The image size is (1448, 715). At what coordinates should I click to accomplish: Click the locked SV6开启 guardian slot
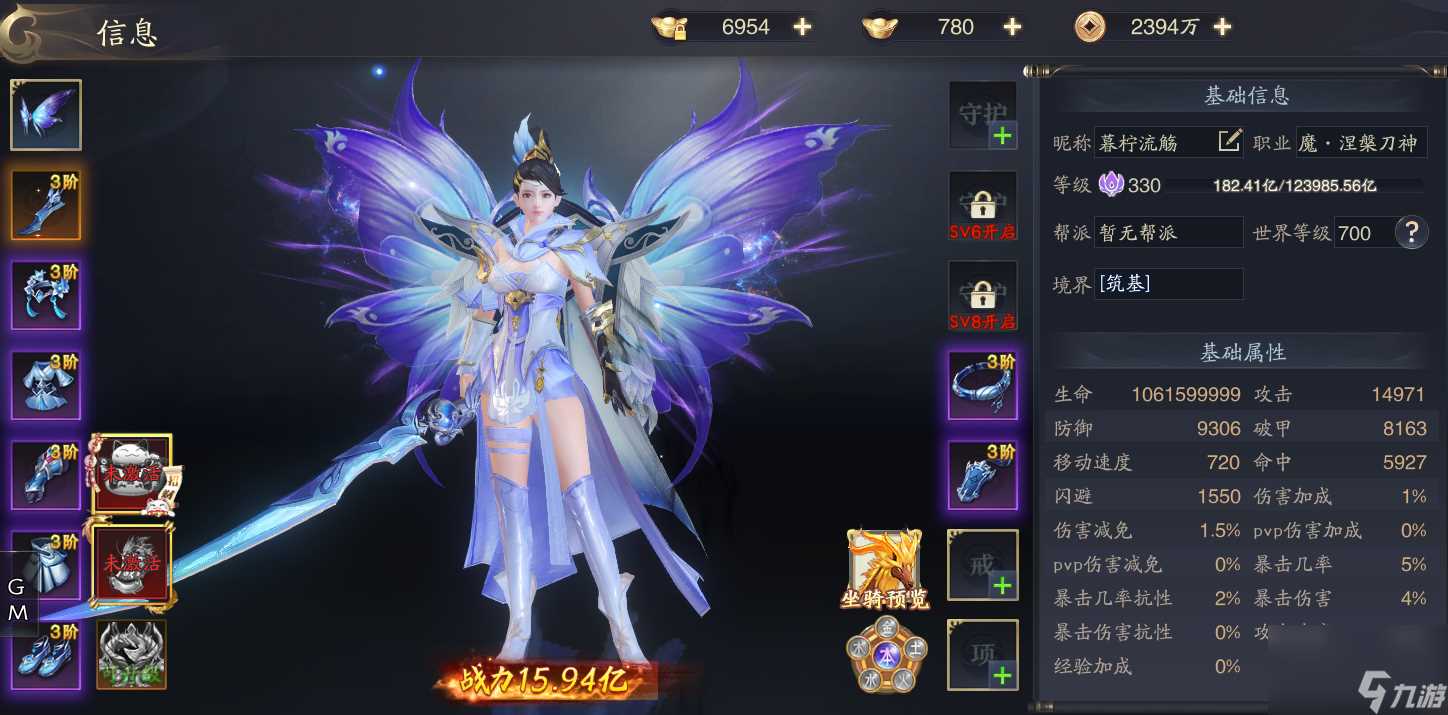point(982,206)
